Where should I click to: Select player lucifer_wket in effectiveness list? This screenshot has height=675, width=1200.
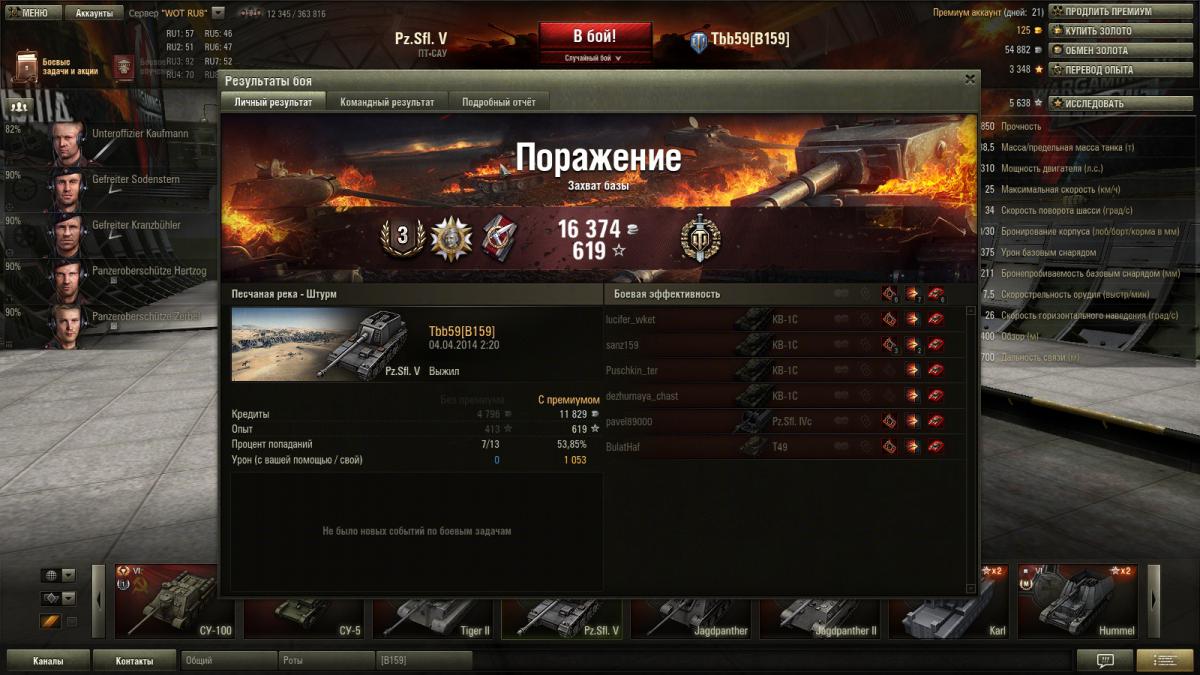[631, 320]
